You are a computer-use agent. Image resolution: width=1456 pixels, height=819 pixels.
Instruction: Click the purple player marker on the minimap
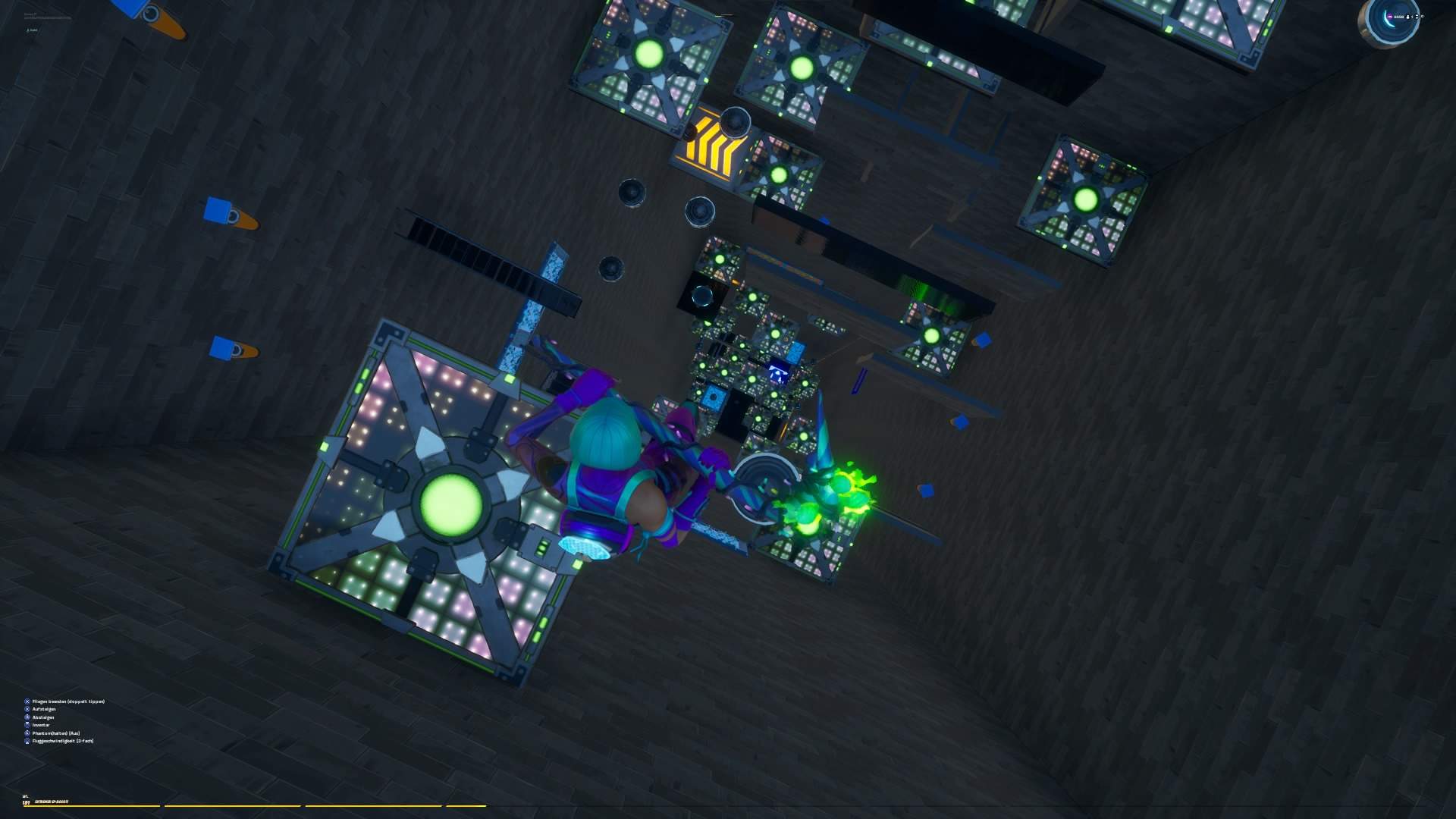[1389, 17]
